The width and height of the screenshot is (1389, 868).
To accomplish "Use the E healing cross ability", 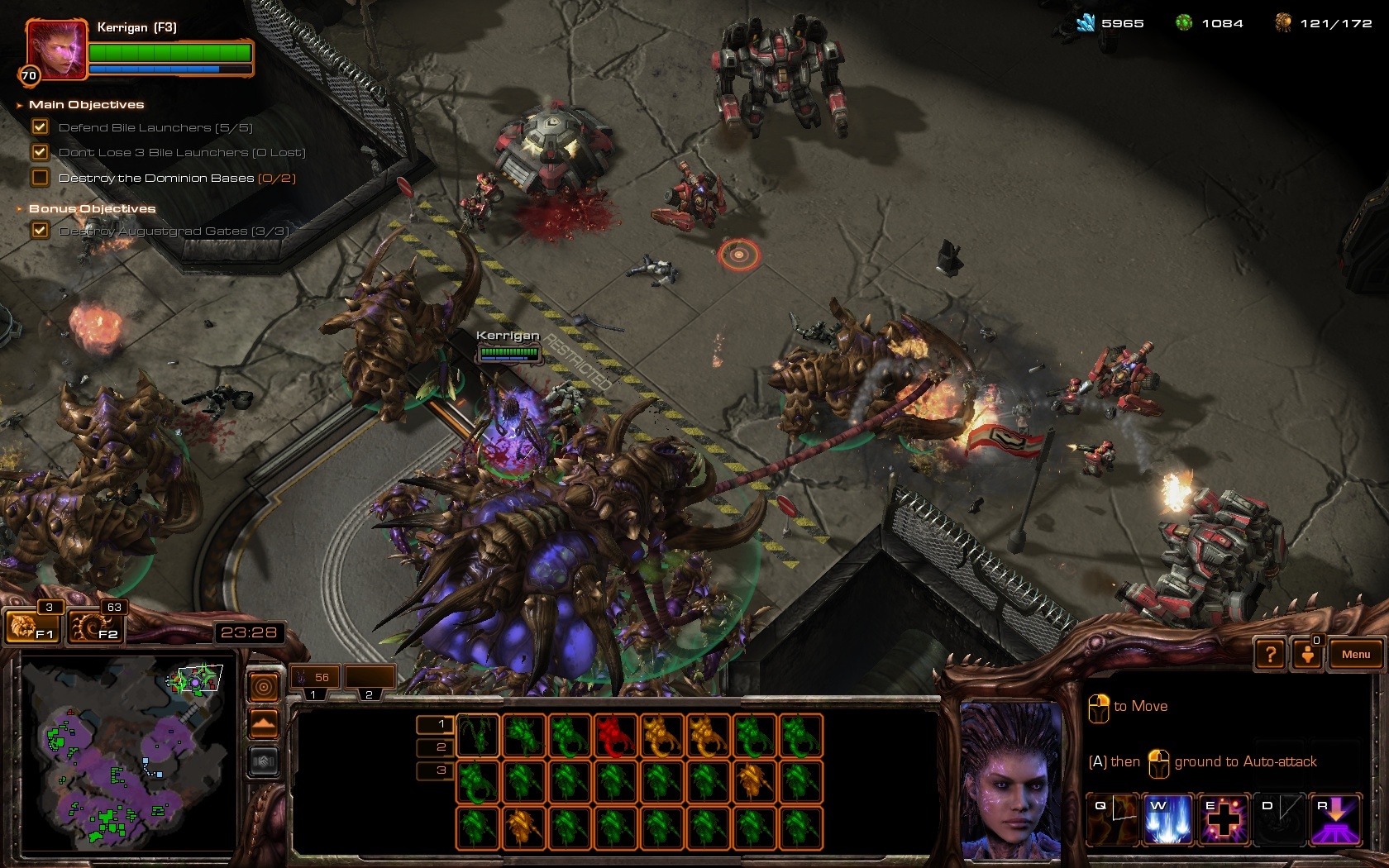I will click(1224, 818).
